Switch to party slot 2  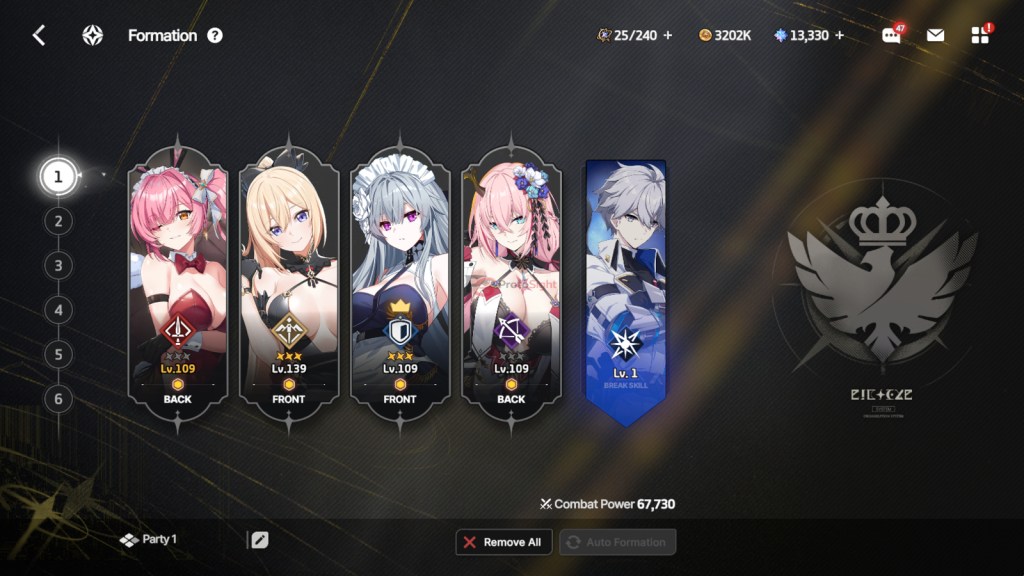click(58, 221)
